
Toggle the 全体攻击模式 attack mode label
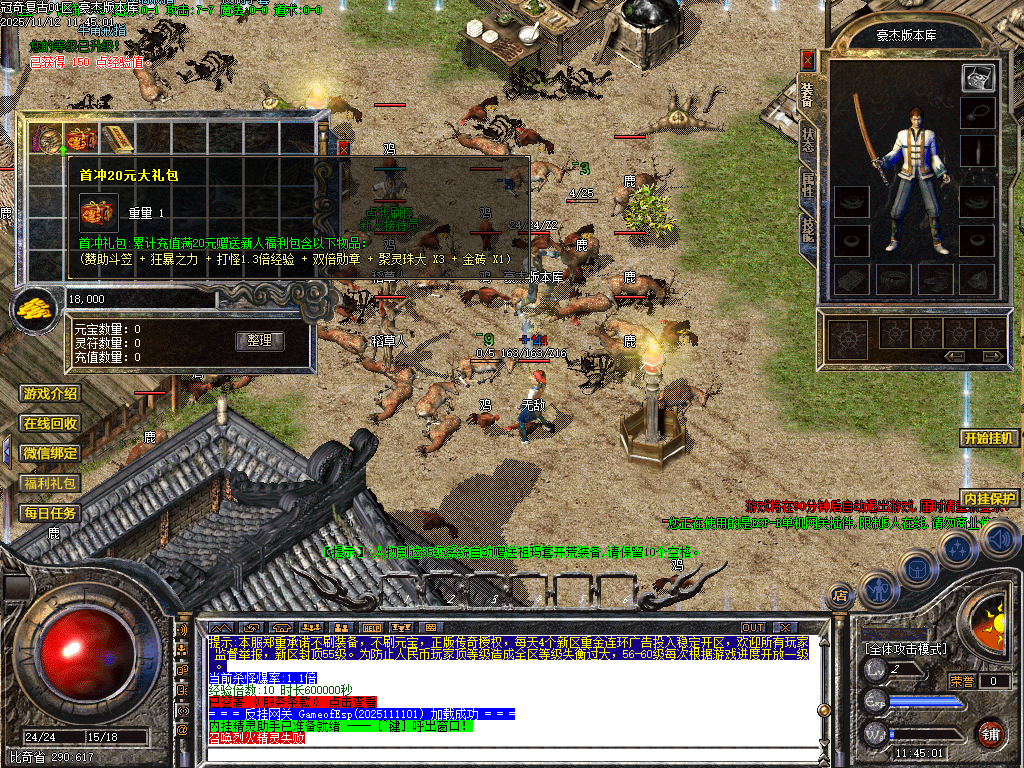coord(904,649)
